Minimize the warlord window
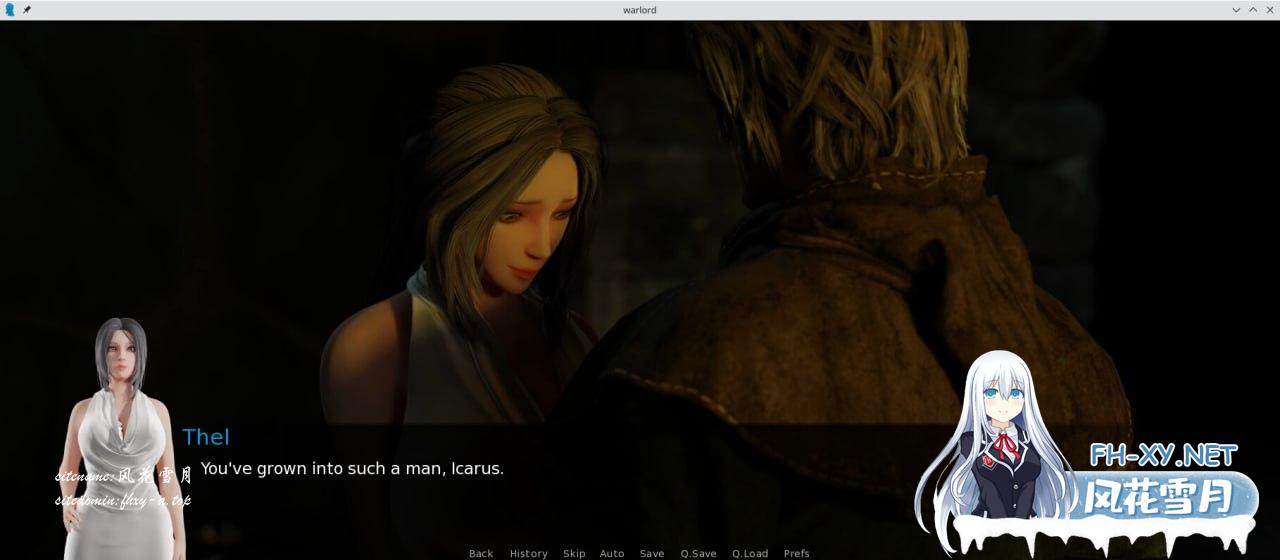1280x560 pixels. tap(1236, 10)
